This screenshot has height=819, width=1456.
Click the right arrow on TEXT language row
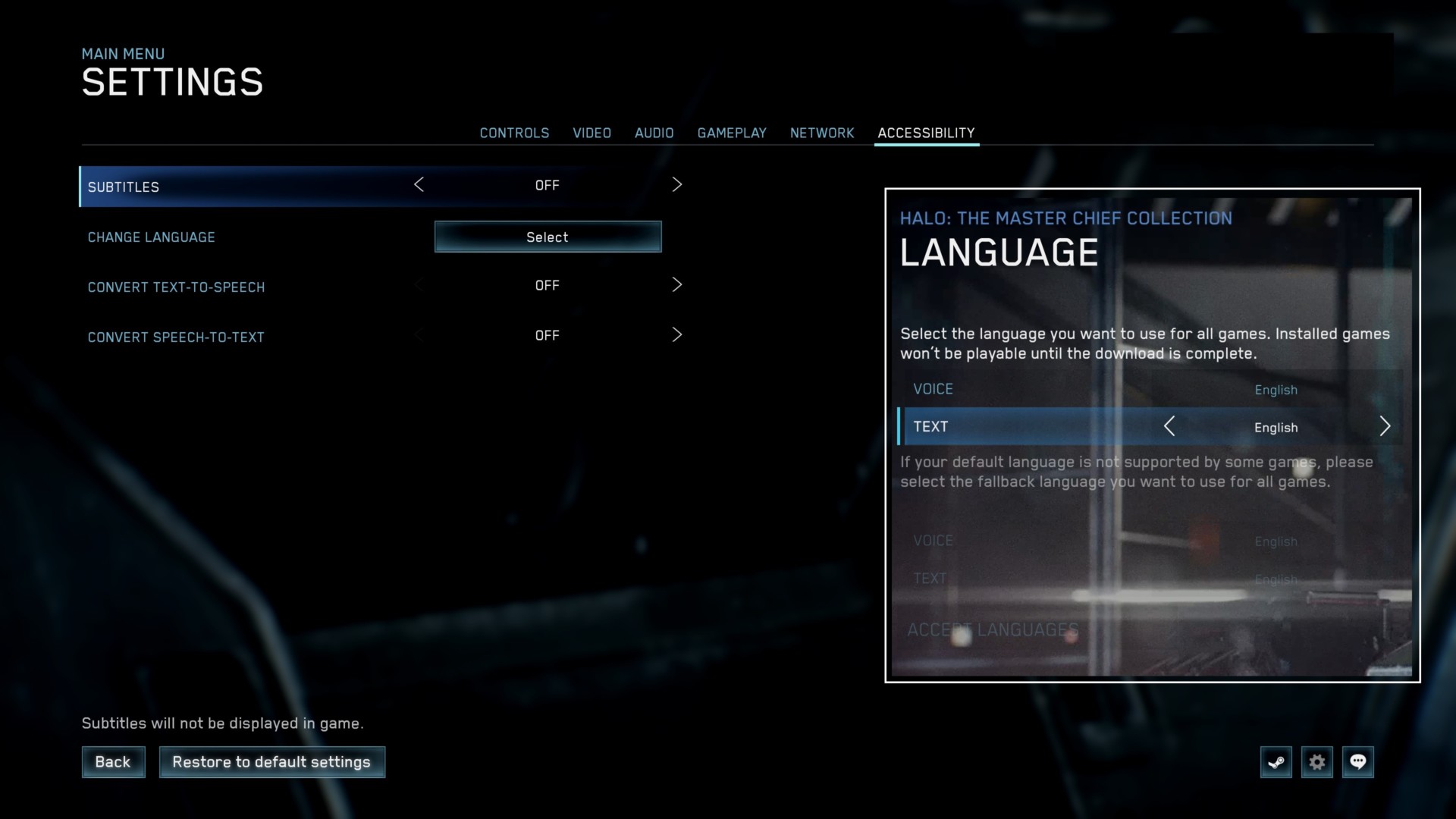pos(1385,427)
